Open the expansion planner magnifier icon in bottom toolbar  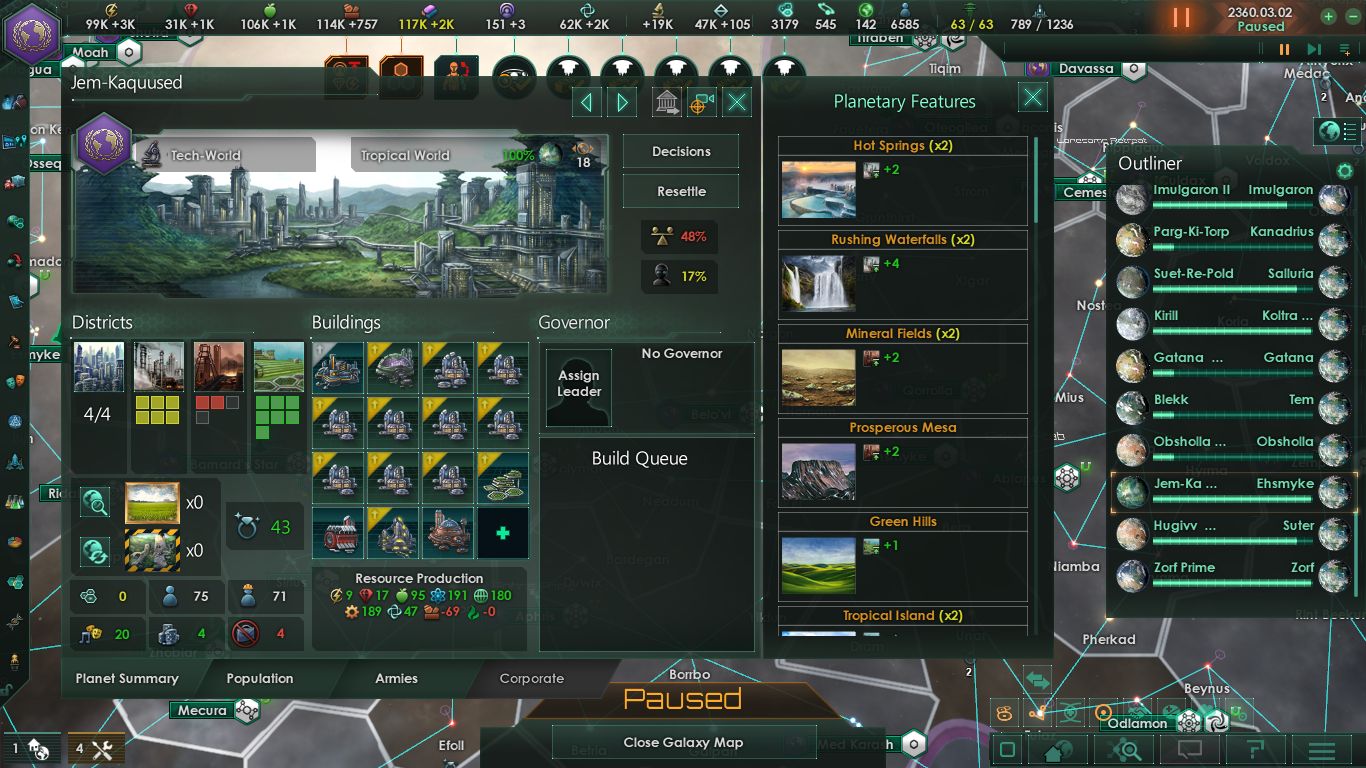click(1123, 748)
